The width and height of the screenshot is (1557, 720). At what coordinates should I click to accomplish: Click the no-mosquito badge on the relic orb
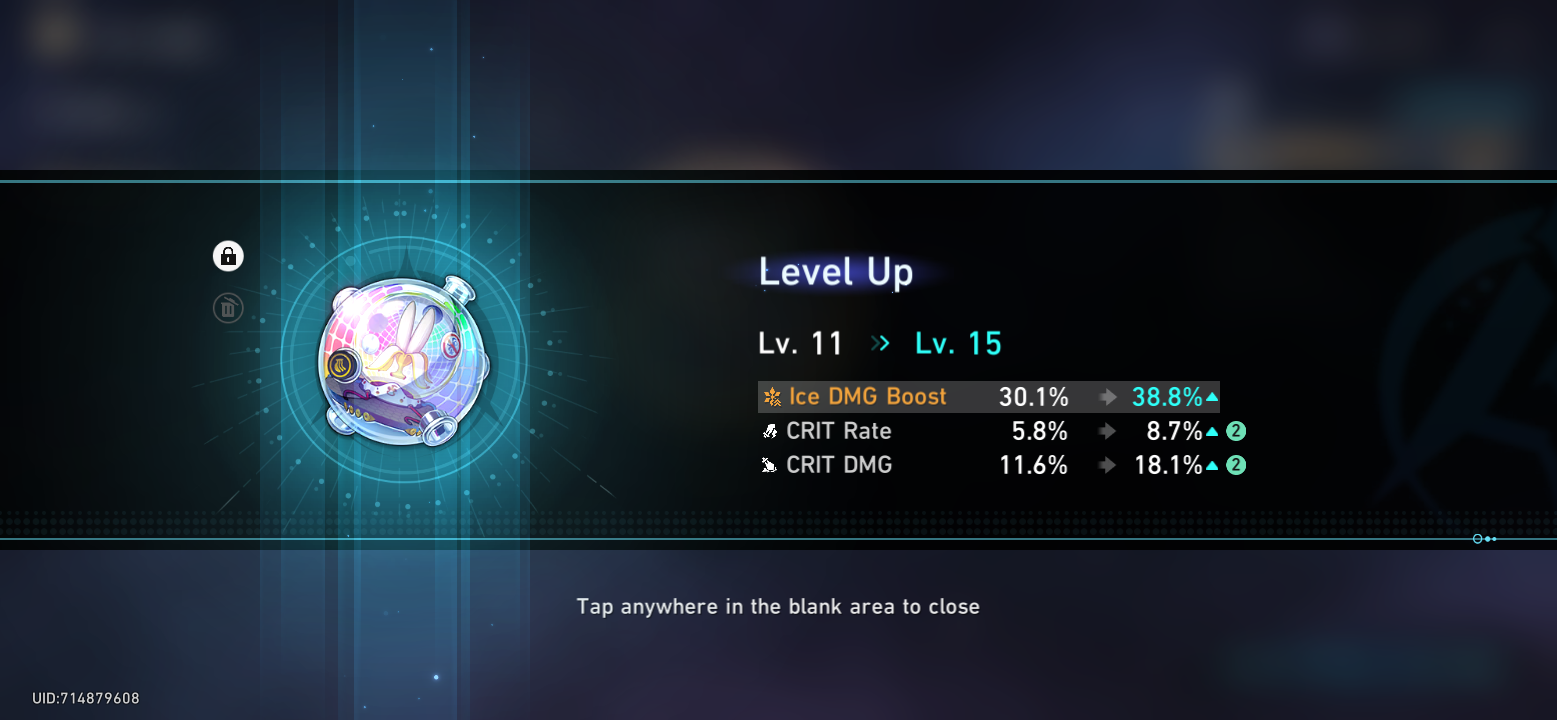pos(451,346)
